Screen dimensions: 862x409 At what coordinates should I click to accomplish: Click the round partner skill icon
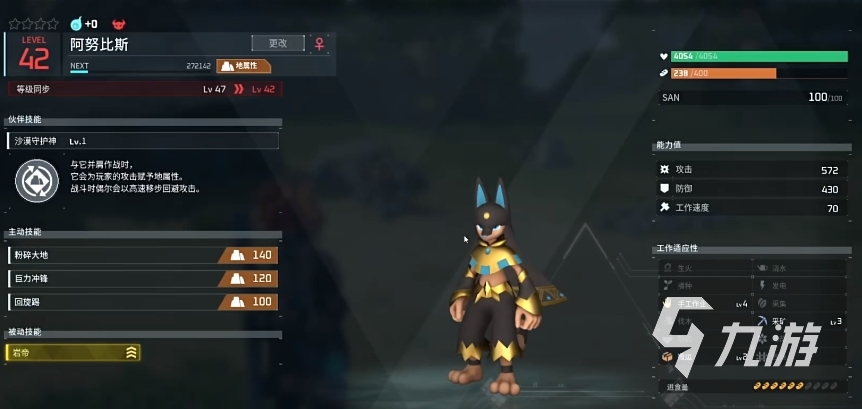point(38,179)
